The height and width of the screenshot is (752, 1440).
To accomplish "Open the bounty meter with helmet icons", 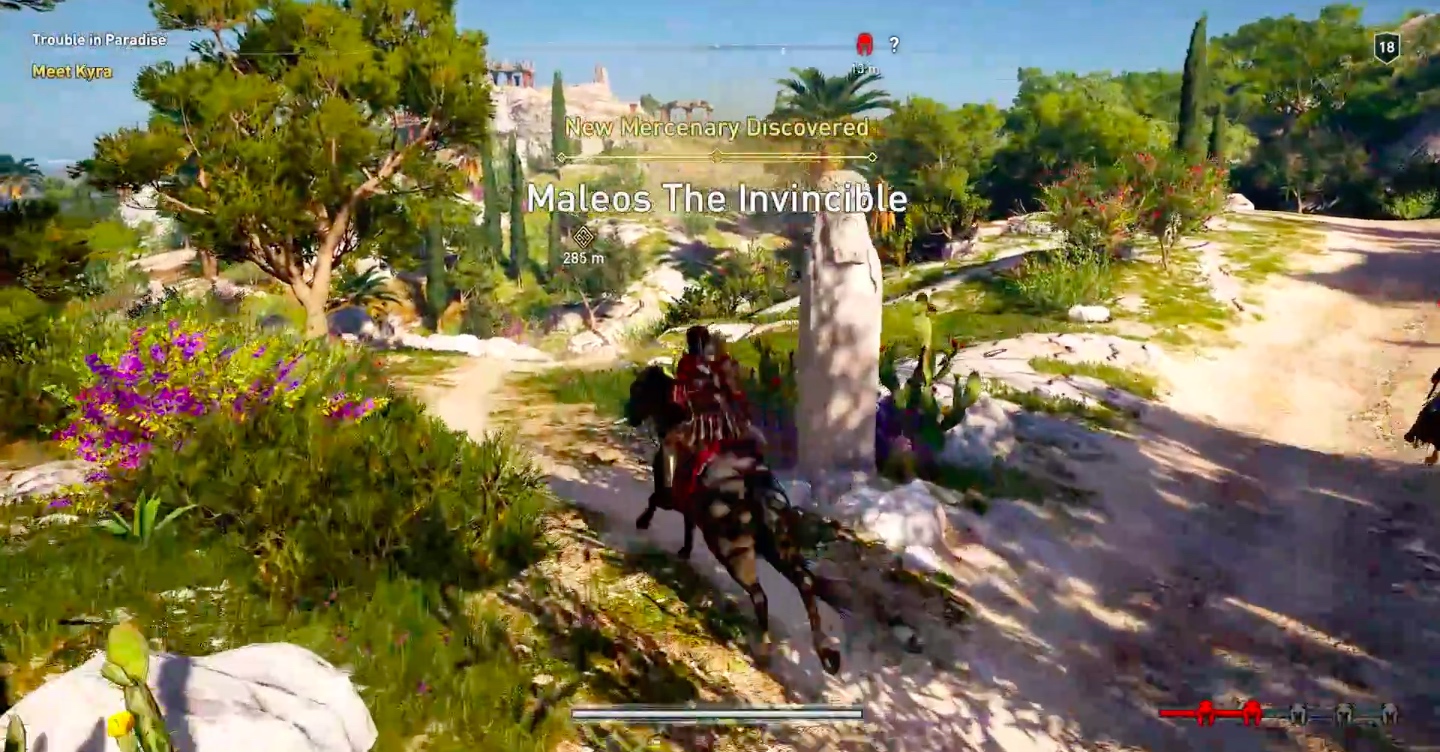I will 1278,713.
